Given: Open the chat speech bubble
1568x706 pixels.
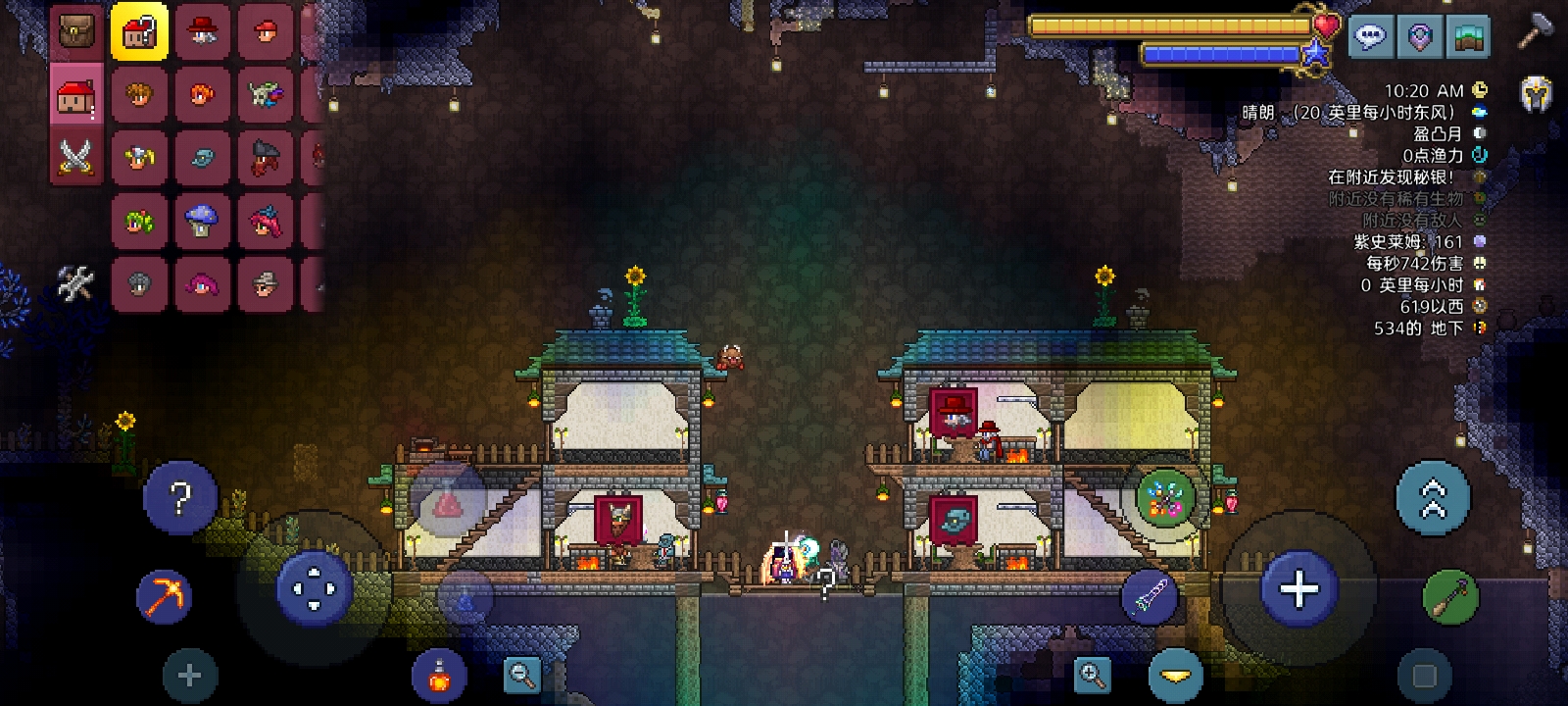Looking at the screenshot, I should pos(1369,38).
